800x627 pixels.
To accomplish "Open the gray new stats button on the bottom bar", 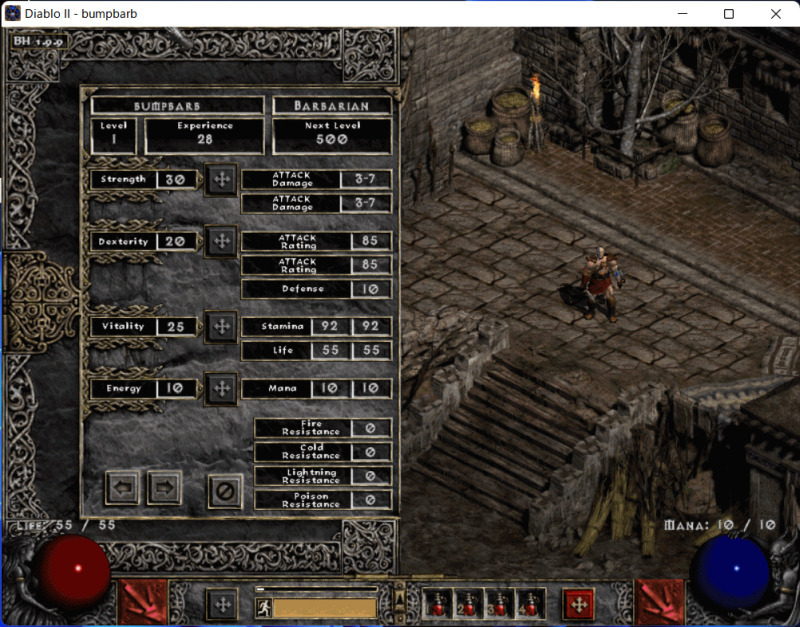I will point(222,604).
